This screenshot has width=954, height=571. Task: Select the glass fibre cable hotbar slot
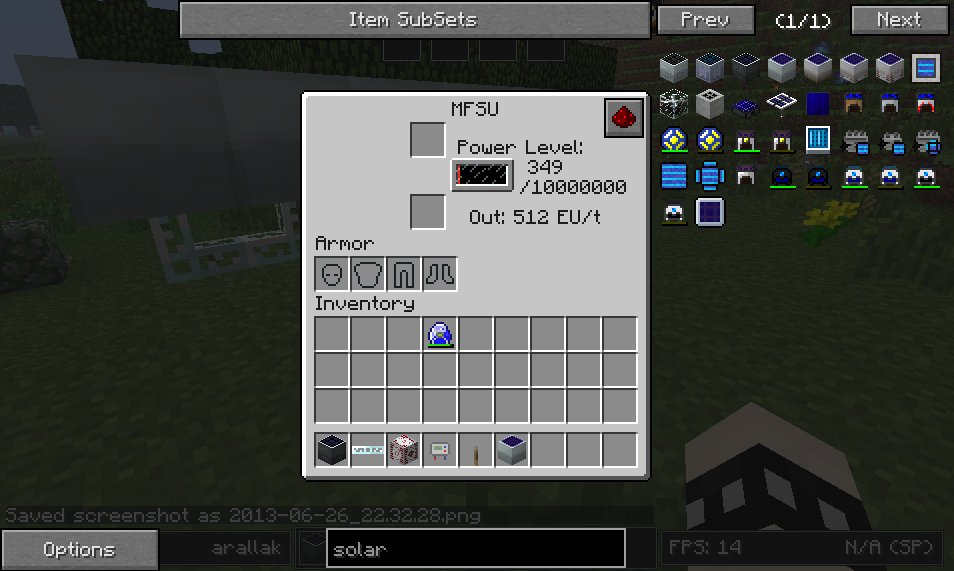pyautogui.click(x=368, y=450)
